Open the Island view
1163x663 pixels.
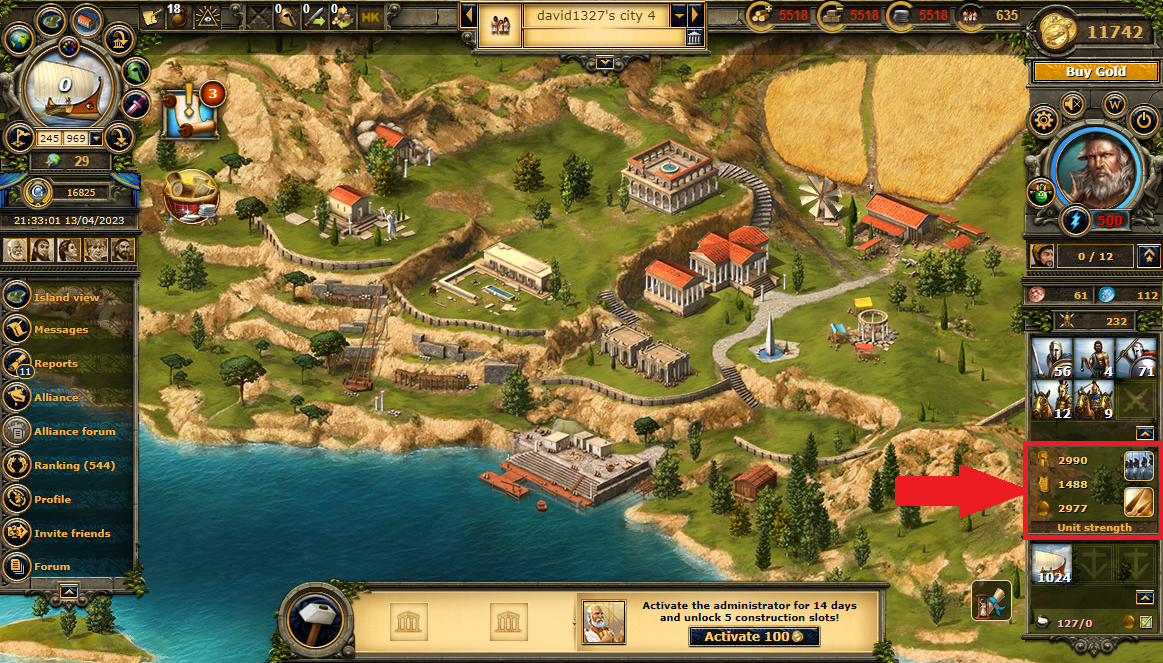(66, 297)
